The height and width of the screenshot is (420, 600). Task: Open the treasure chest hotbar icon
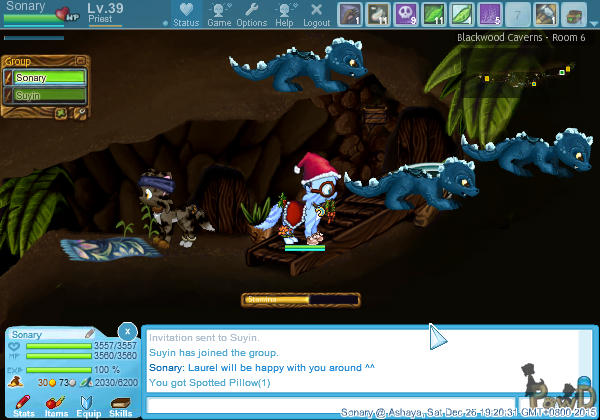[x=573, y=13]
